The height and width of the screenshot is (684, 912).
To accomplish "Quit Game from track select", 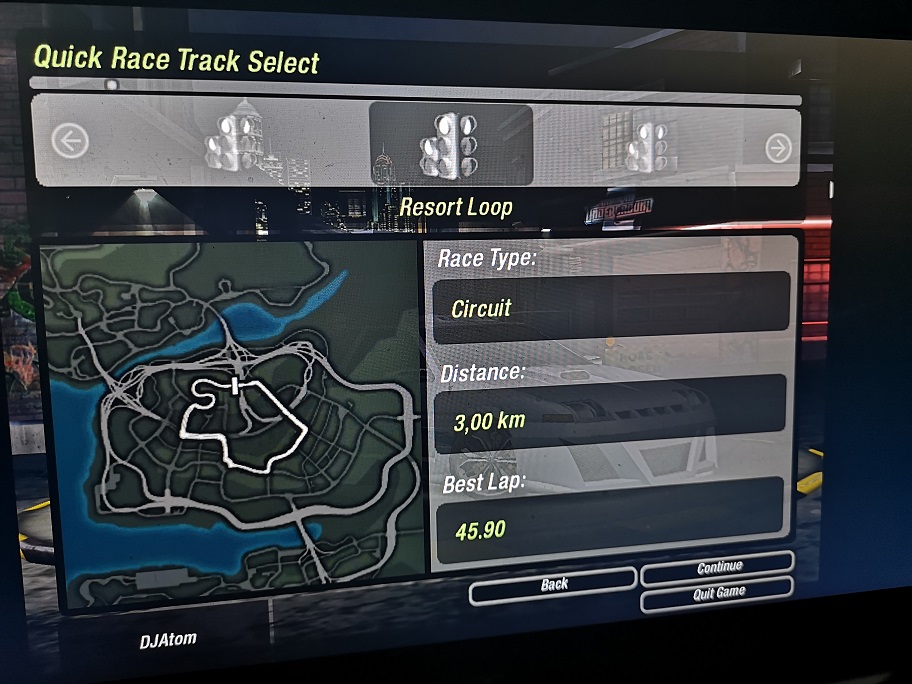I will coord(718,592).
